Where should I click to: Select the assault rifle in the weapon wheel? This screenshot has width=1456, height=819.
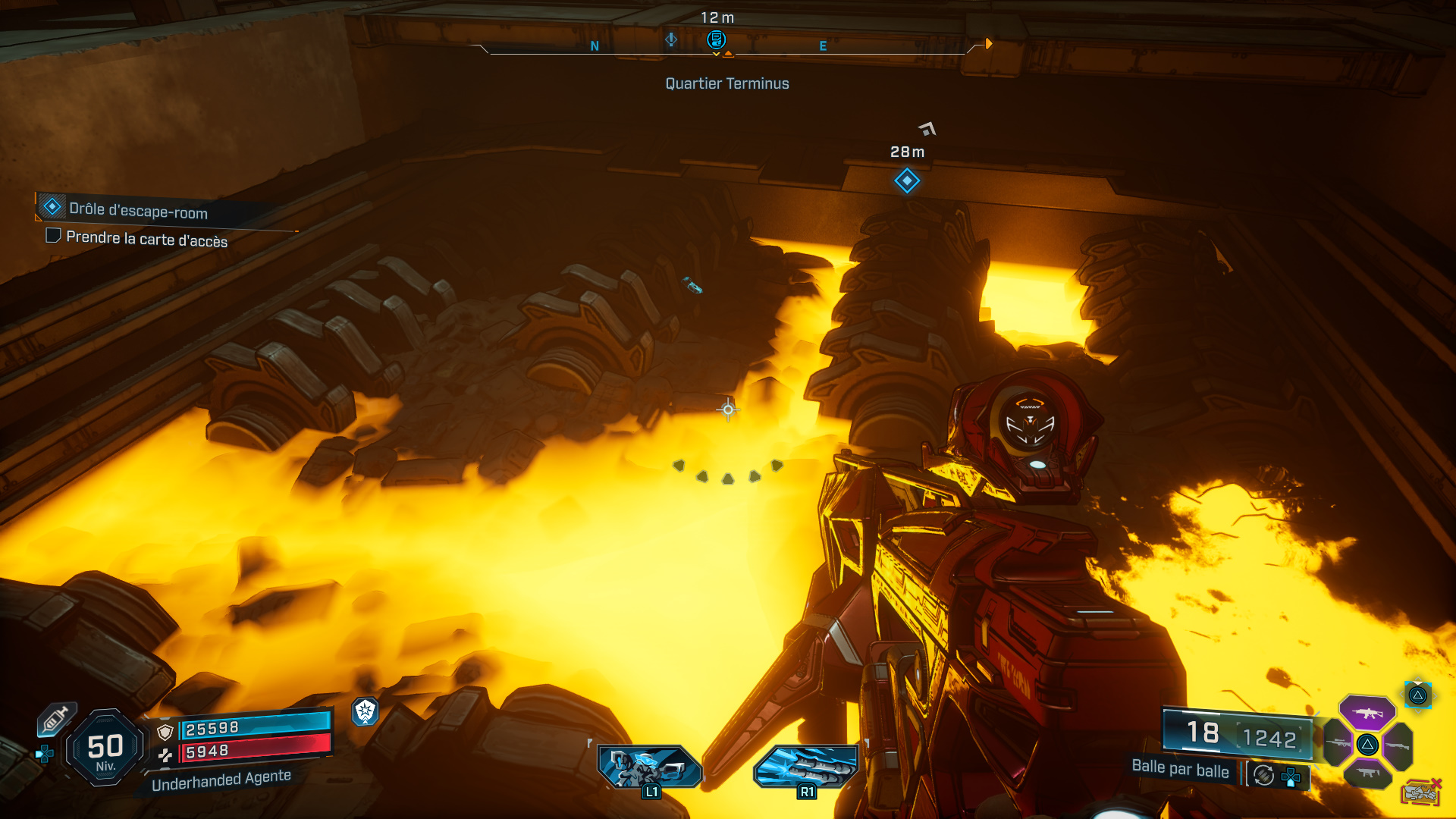point(1367,713)
